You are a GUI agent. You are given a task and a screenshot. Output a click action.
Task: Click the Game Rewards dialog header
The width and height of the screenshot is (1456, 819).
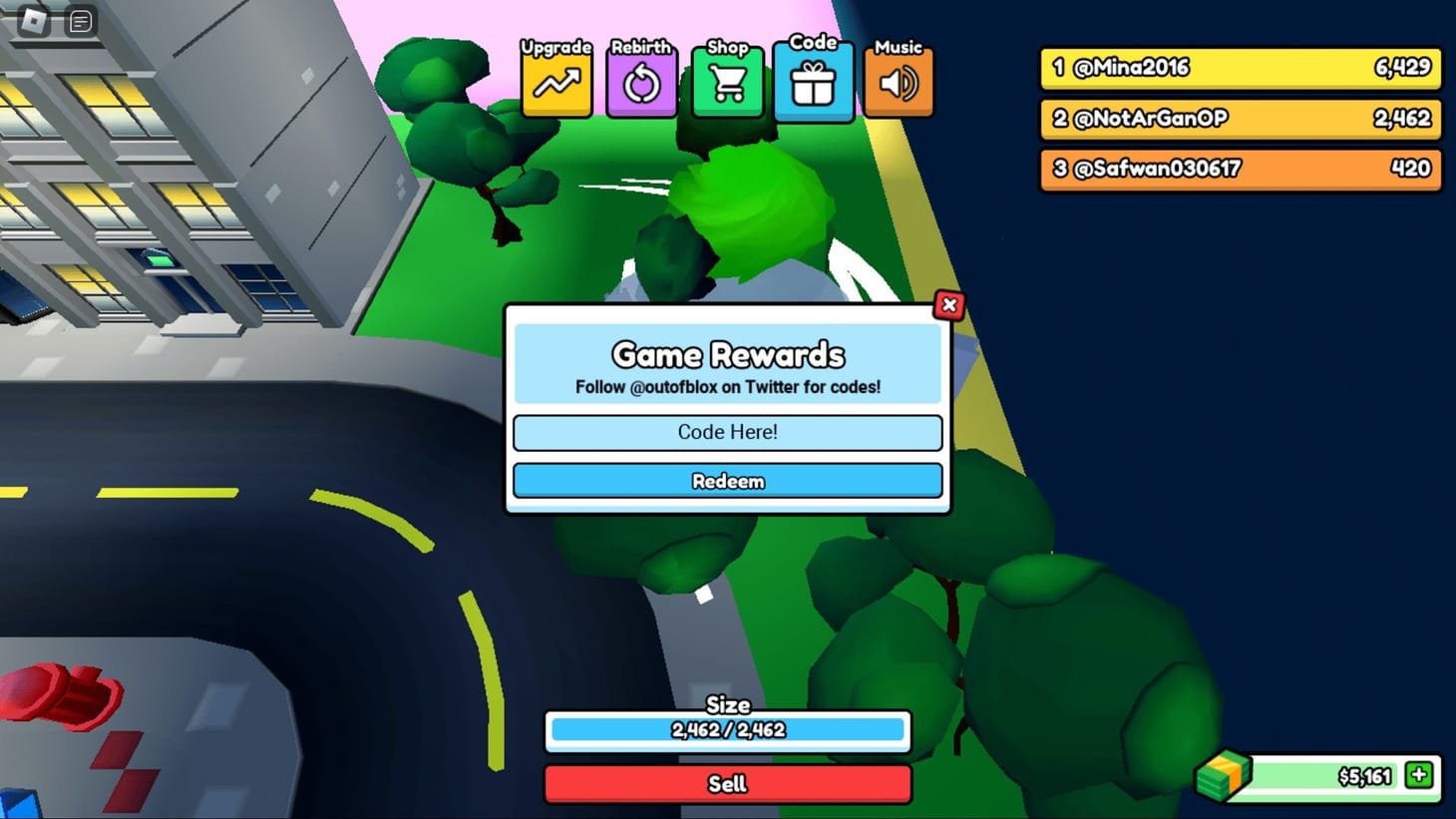coord(727,355)
